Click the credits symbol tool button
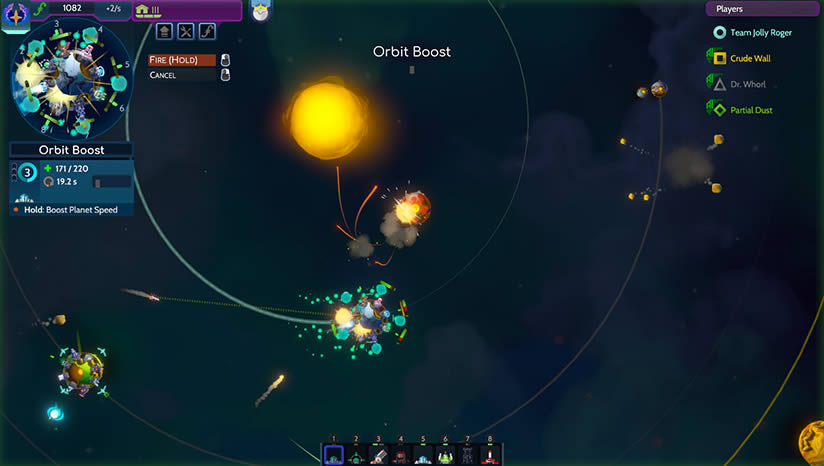This screenshot has height=466, width=824. pyautogui.click(x=207, y=32)
